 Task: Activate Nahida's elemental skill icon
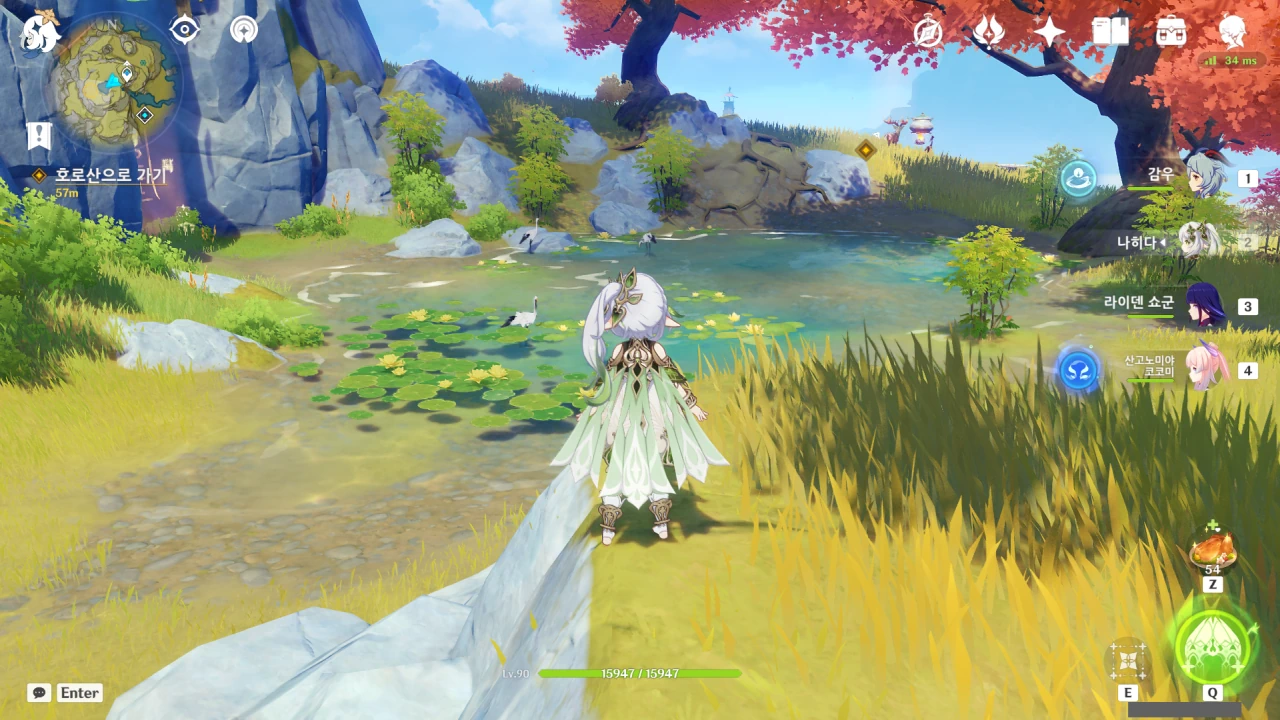[1128, 661]
